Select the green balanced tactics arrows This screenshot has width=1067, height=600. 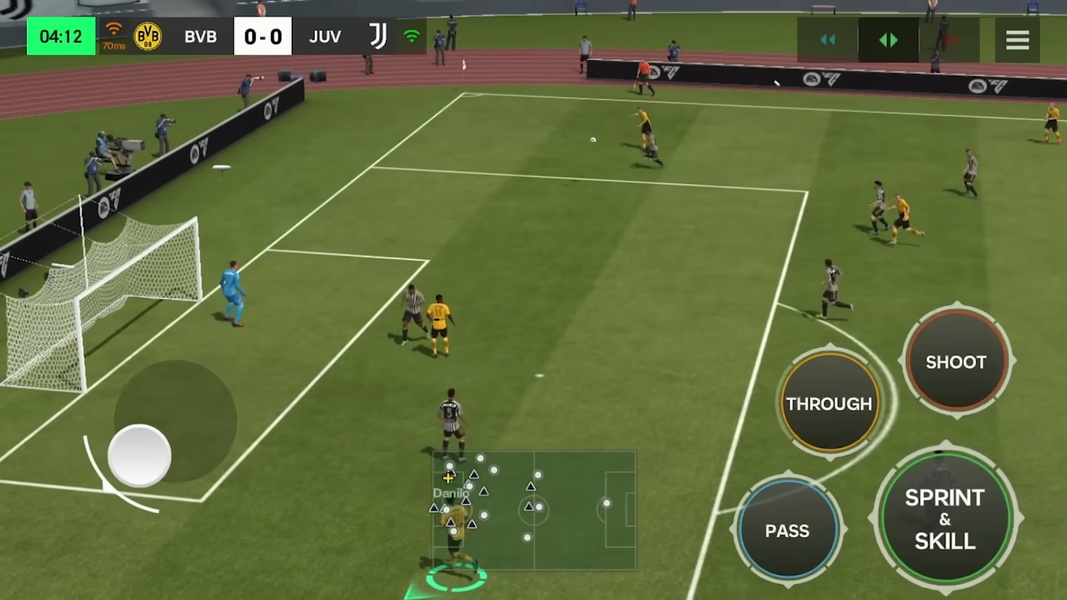pyautogui.click(x=888, y=40)
